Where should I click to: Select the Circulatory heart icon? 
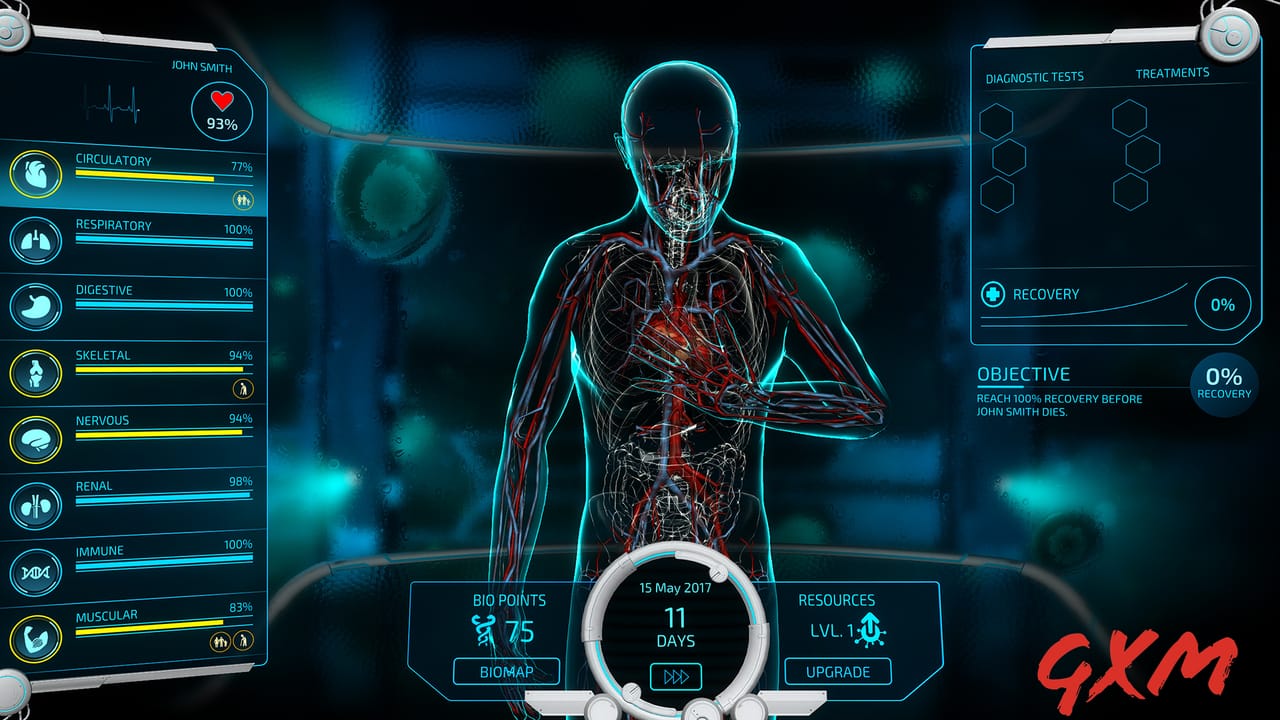(x=34, y=172)
